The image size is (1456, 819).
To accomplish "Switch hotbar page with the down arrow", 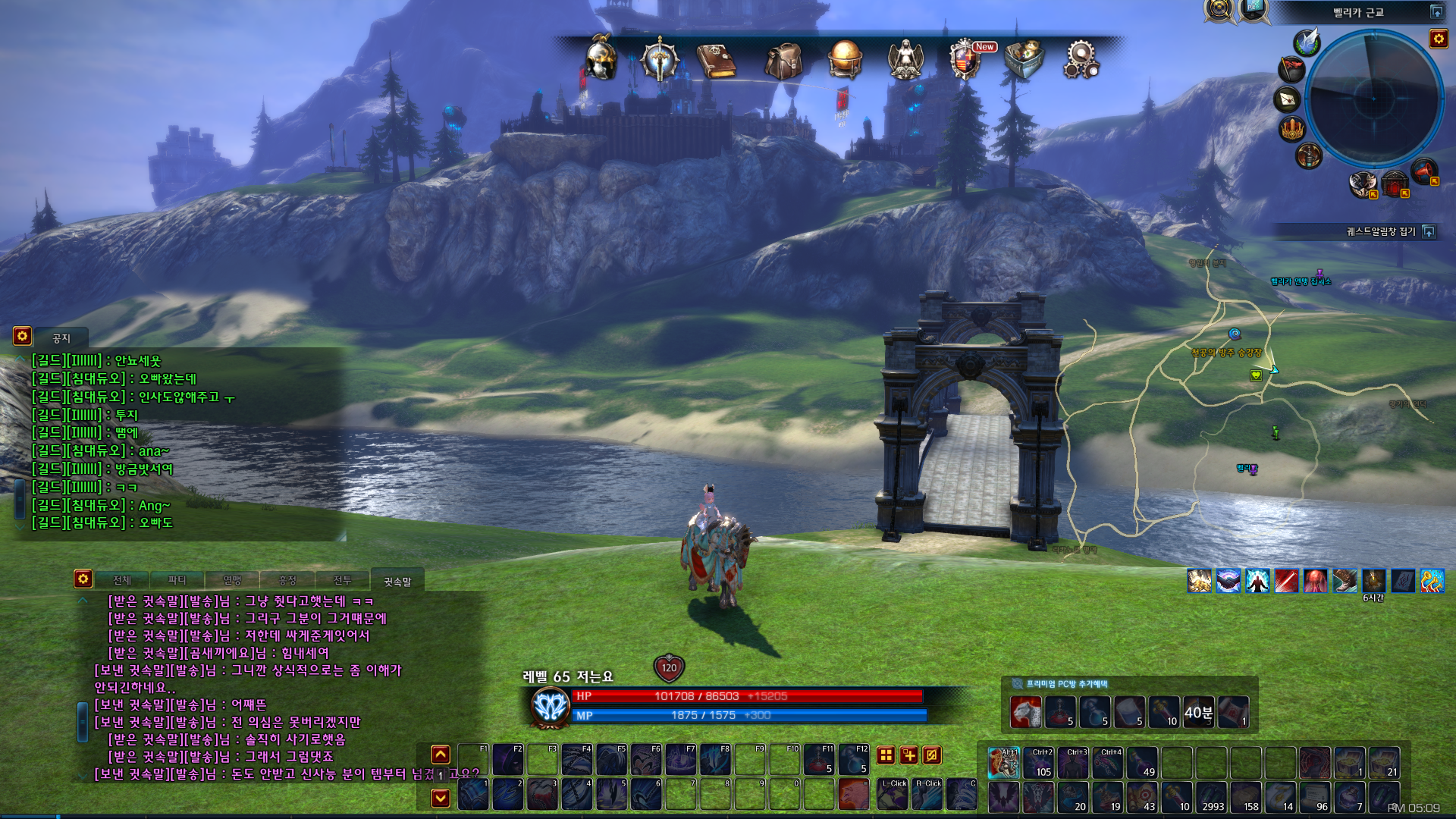I will pos(441,798).
